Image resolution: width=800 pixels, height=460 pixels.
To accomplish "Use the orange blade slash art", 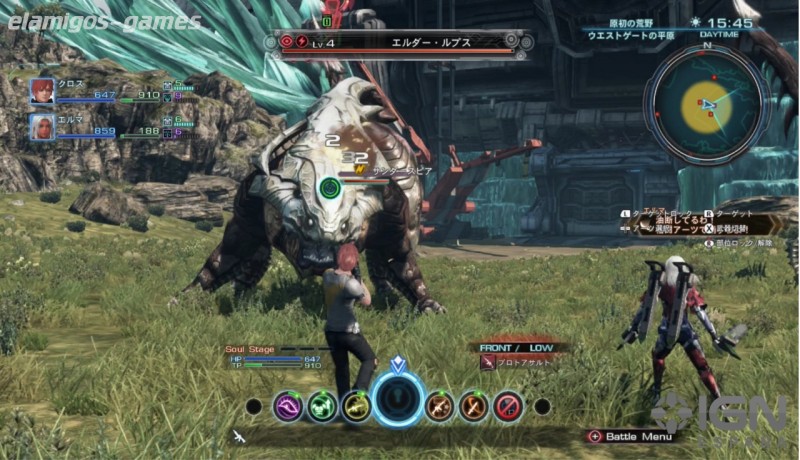I will 474,406.
